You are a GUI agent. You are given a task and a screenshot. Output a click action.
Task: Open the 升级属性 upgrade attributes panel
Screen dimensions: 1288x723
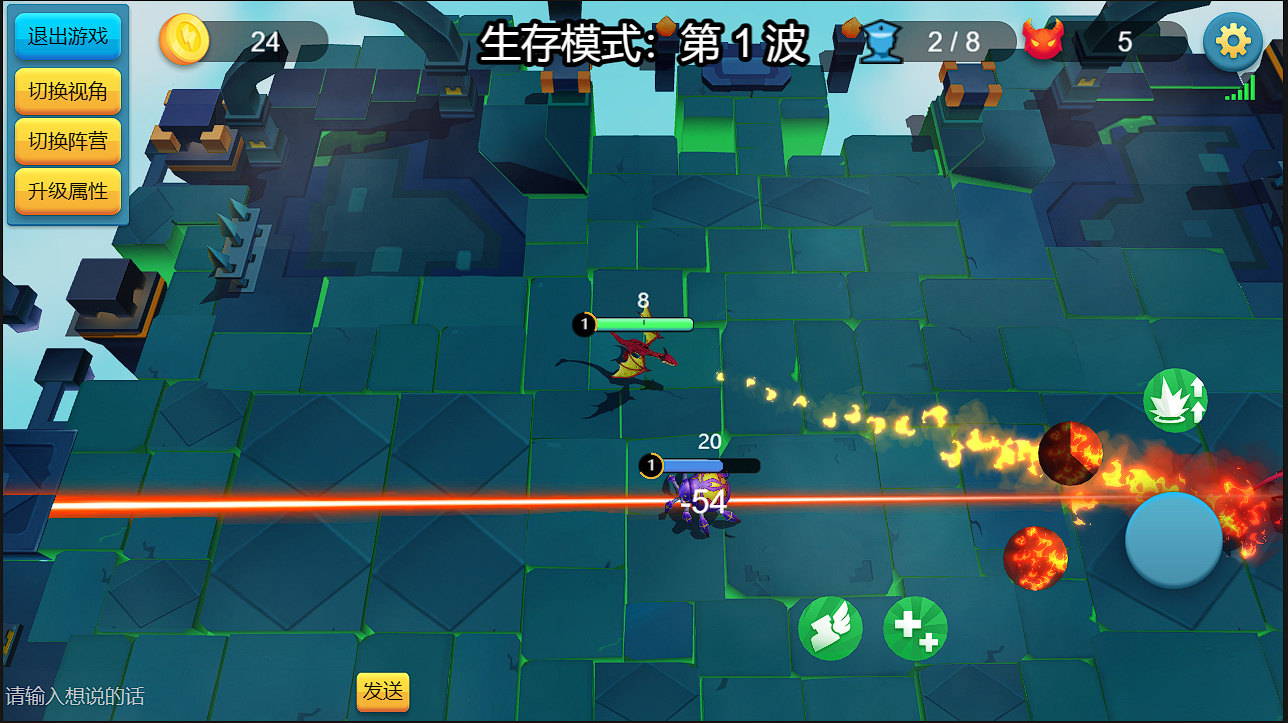point(68,191)
